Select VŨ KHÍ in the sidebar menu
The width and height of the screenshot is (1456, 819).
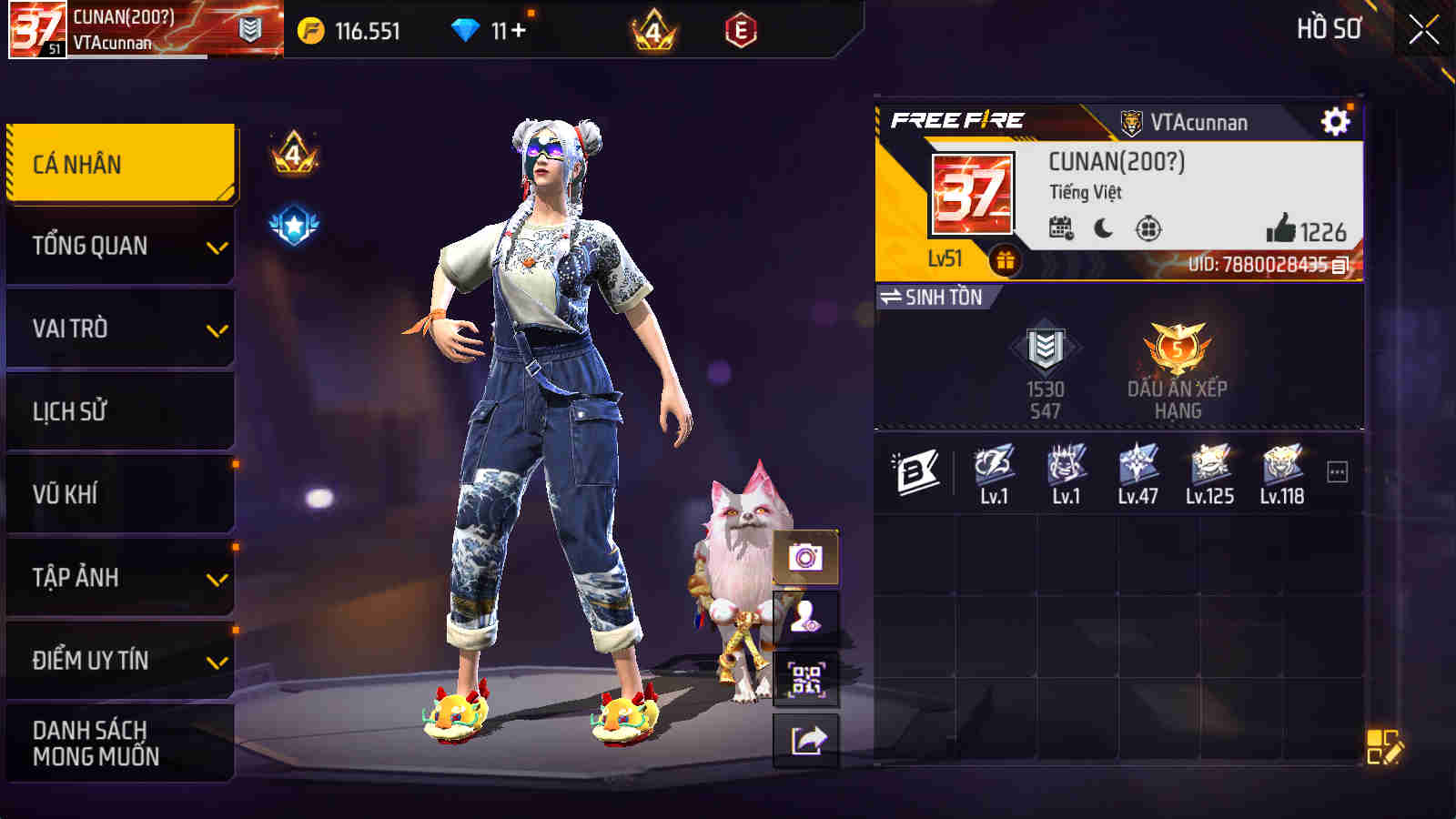pos(118,493)
